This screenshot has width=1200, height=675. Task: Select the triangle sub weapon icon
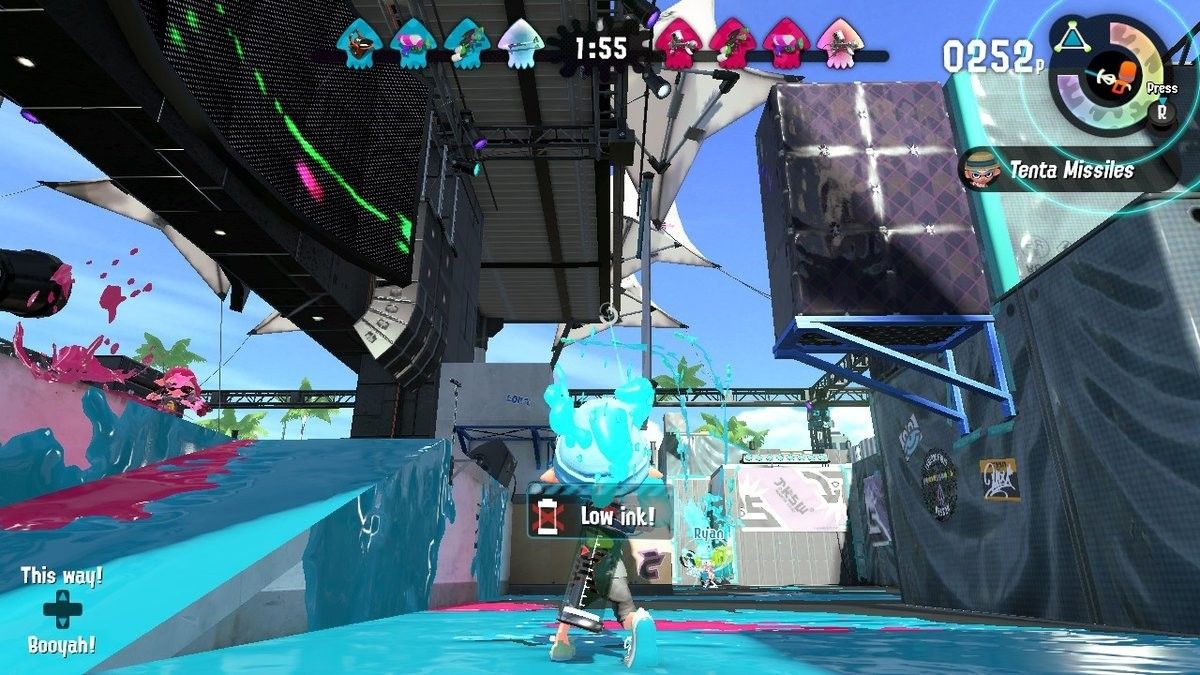click(x=1075, y=38)
